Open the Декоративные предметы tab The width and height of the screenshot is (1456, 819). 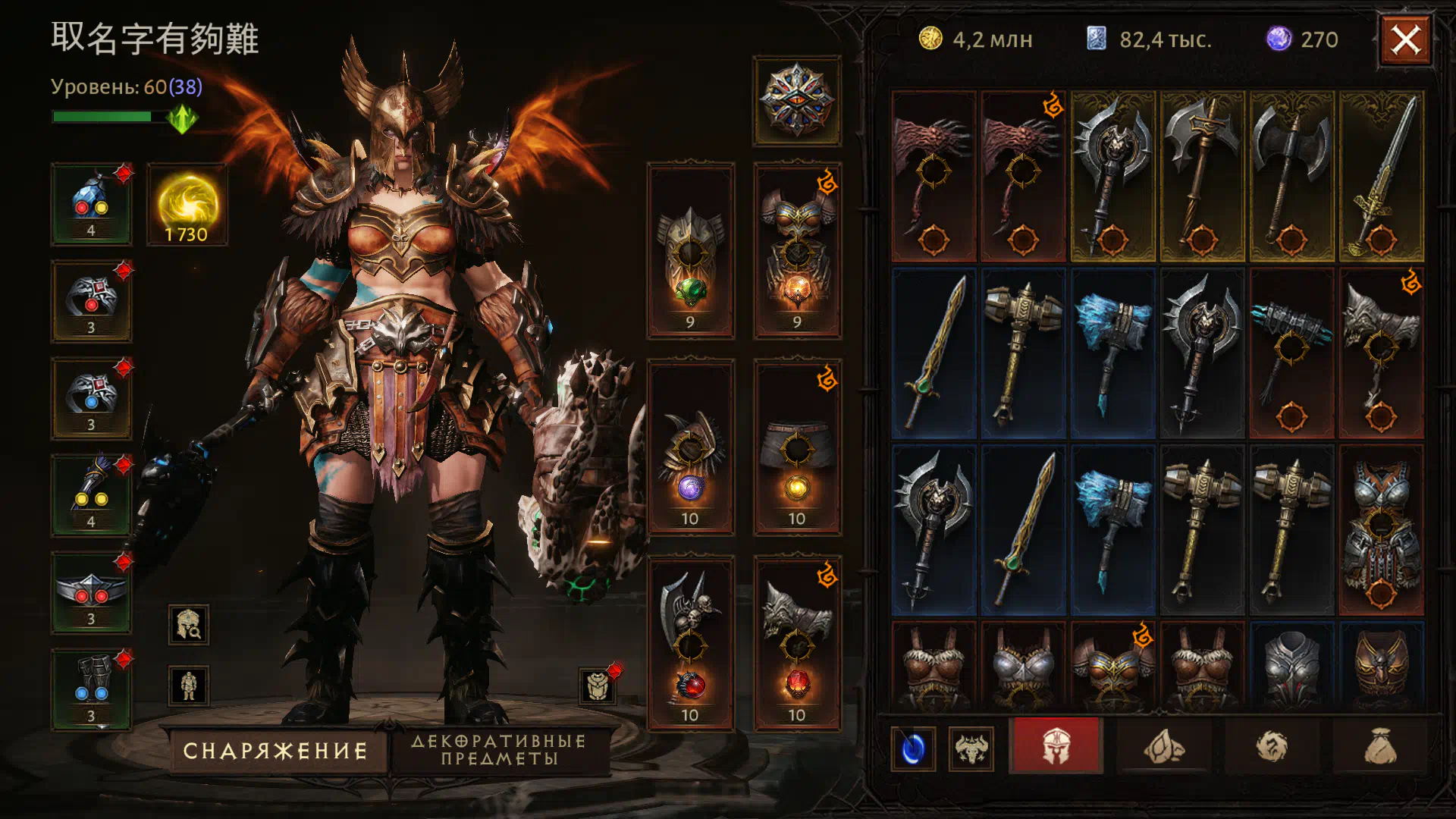coord(499,750)
